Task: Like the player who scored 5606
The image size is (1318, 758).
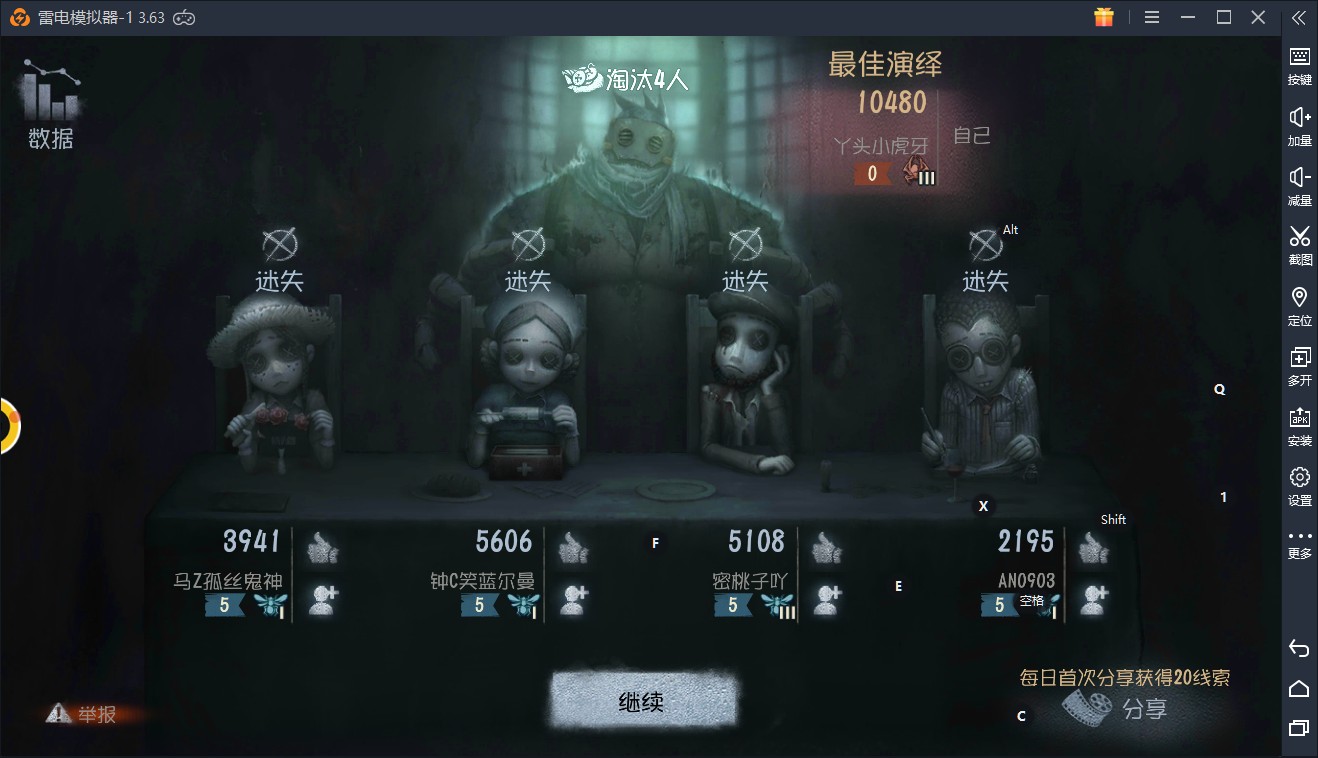Action: pos(573,546)
